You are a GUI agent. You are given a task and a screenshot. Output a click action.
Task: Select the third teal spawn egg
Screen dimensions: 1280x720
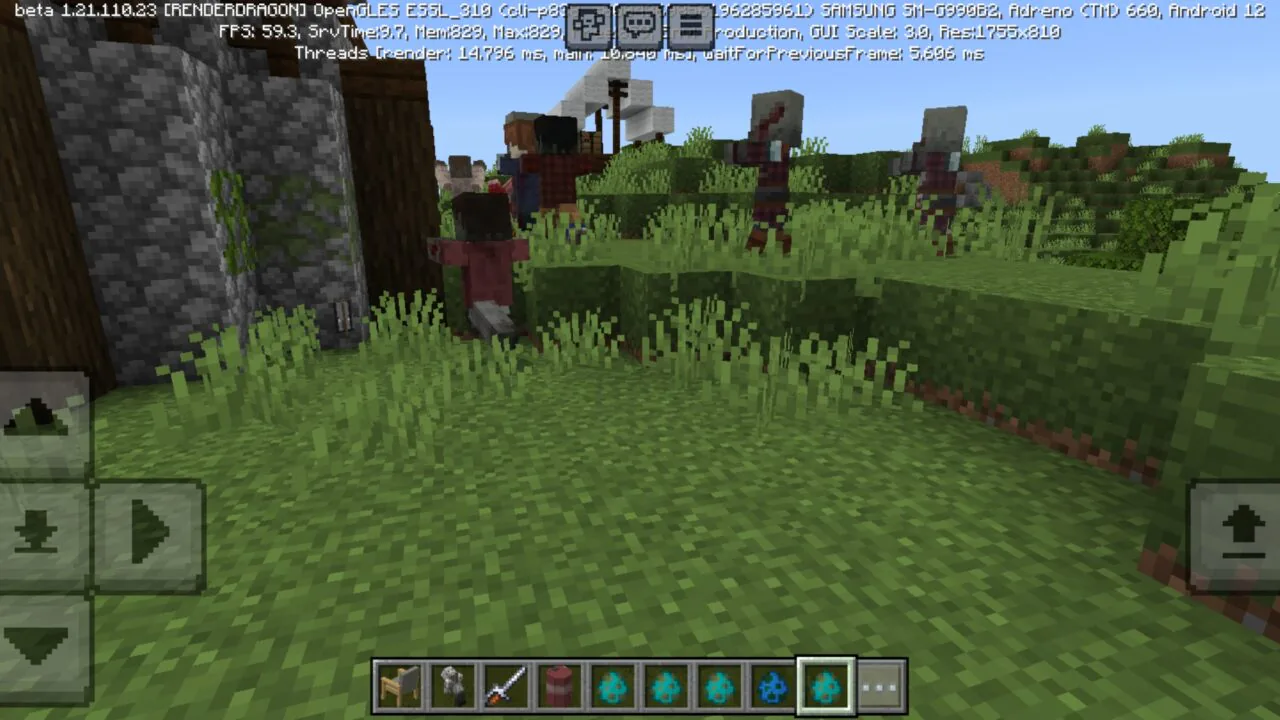click(718, 685)
